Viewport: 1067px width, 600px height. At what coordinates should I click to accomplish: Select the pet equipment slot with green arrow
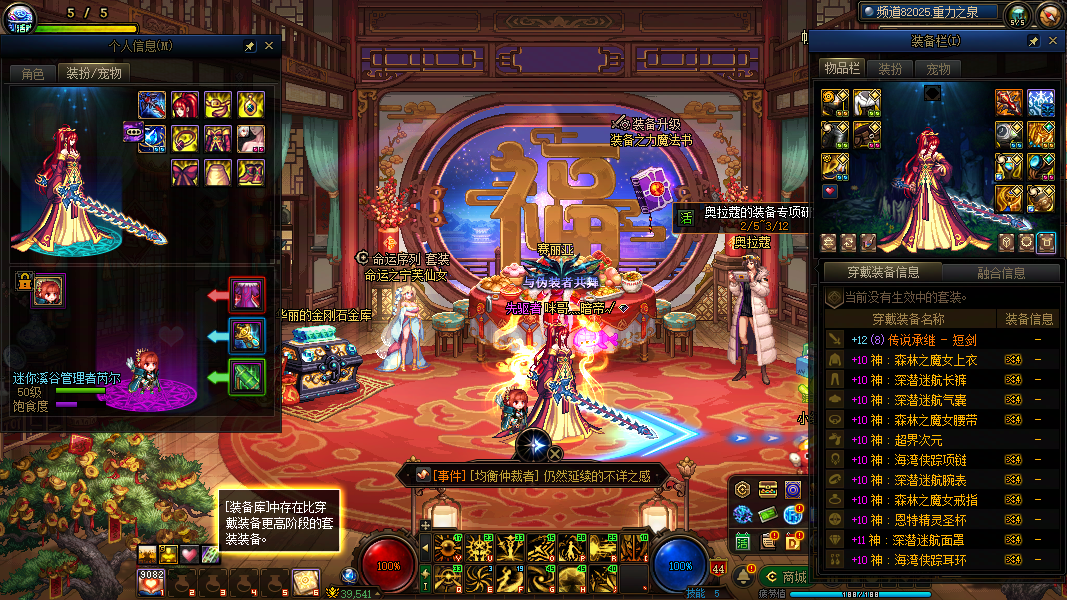(246, 377)
